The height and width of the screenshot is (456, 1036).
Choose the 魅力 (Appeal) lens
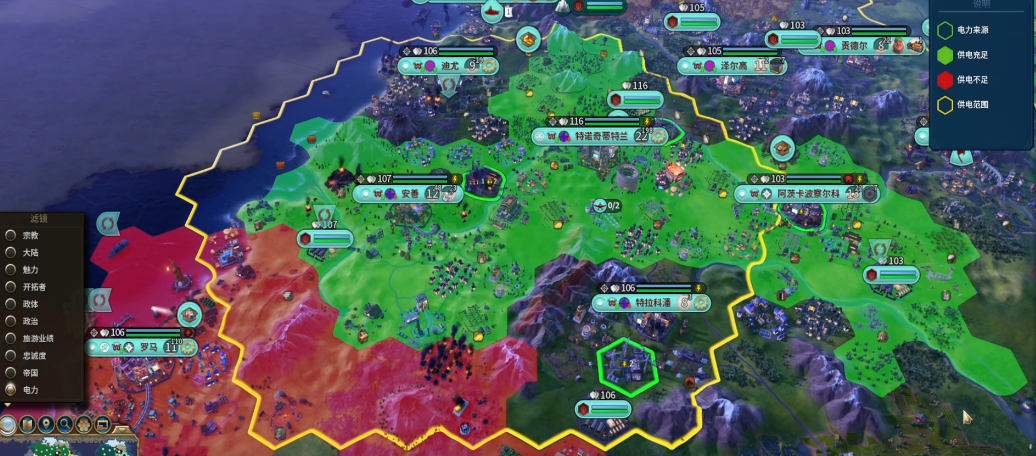[x=12, y=269]
